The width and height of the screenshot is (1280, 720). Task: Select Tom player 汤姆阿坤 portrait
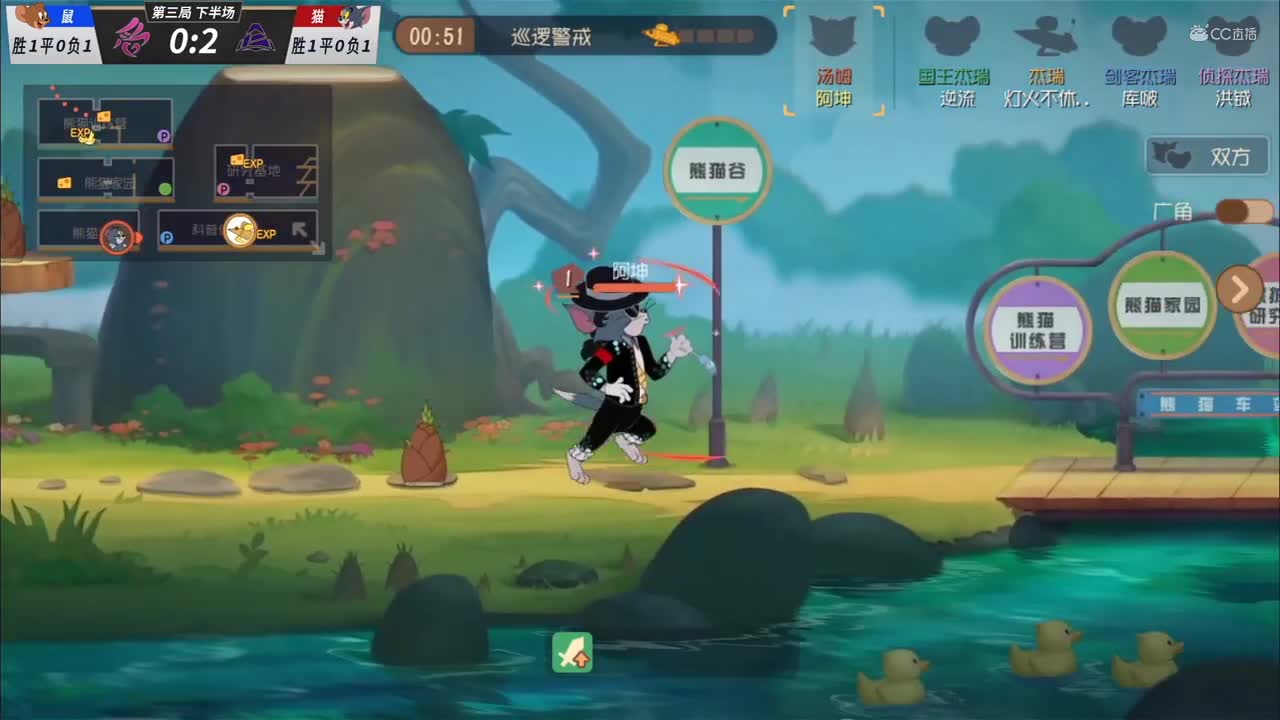[x=833, y=50]
